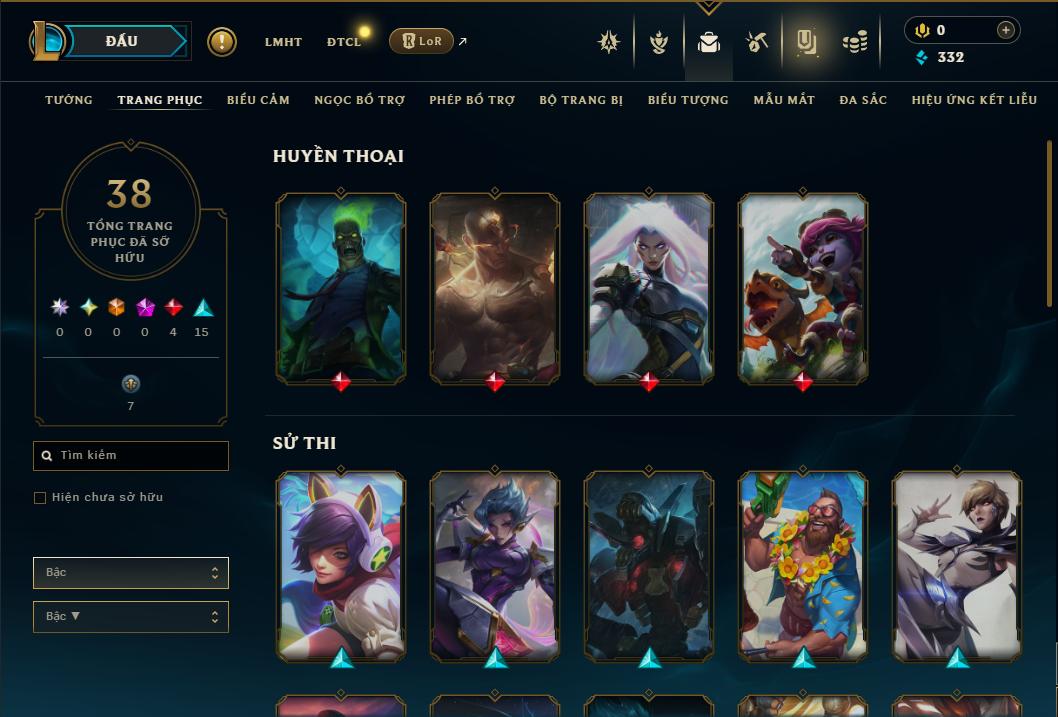Switch to the LMHT game tab
1058x717 pixels.
(x=283, y=42)
